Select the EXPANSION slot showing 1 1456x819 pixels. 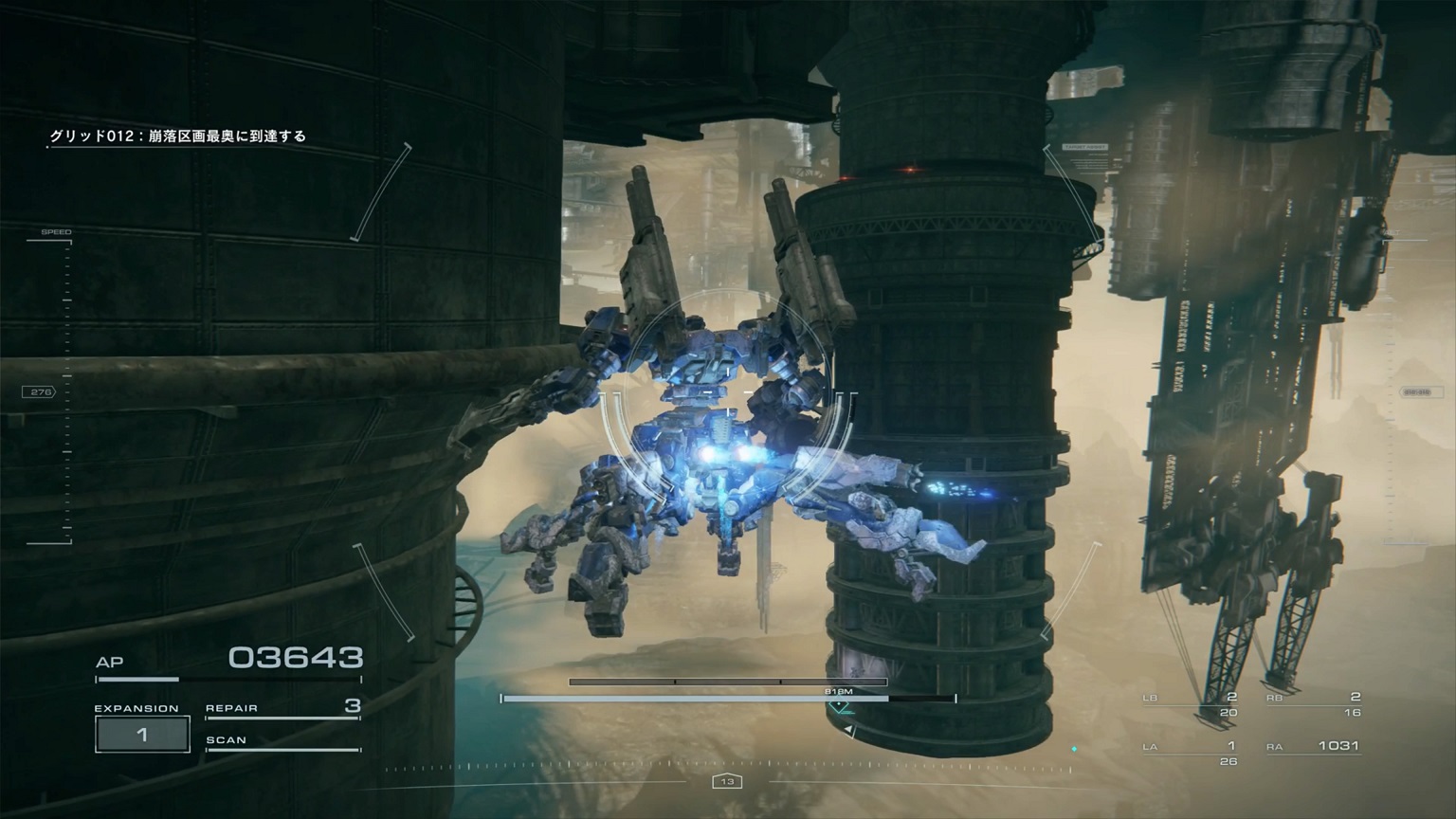(x=141, y=733)
